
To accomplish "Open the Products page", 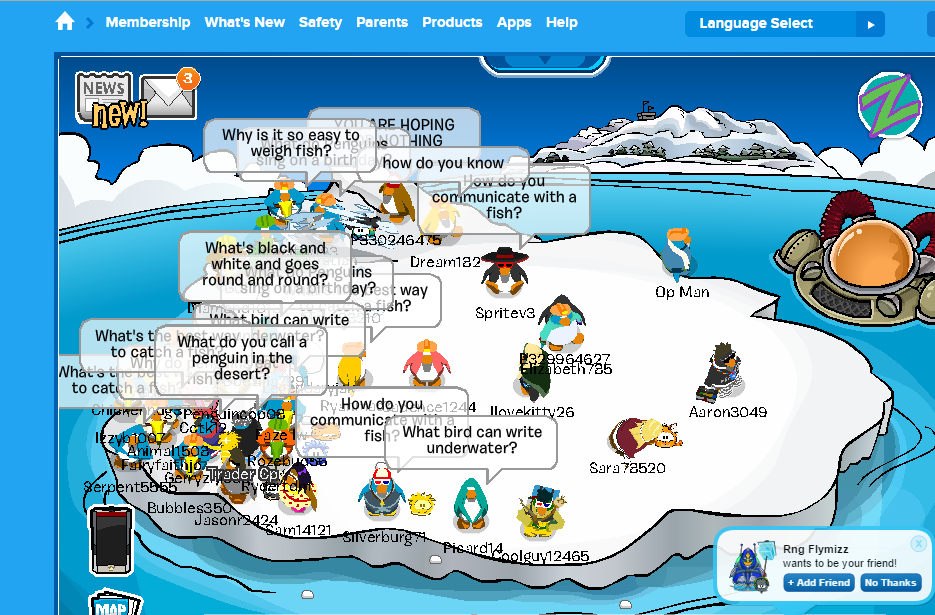I will [x=452, y=22].
